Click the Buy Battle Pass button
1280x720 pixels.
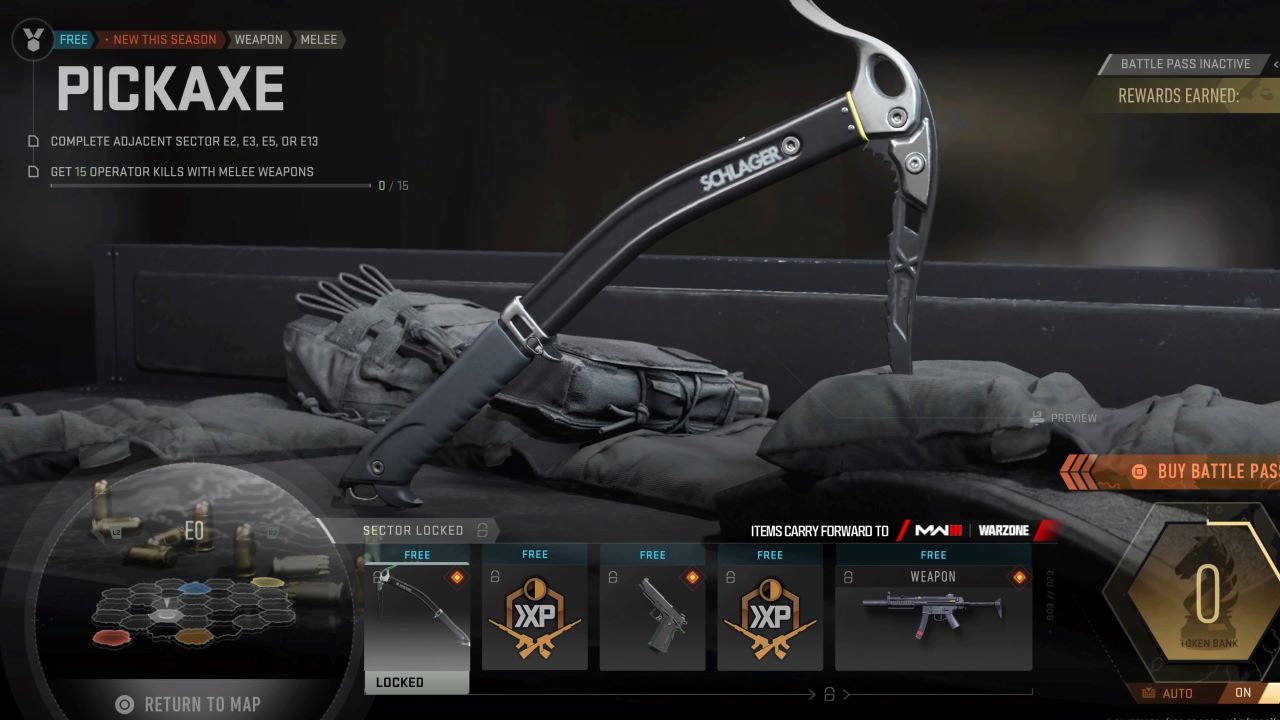[1215, 471]
